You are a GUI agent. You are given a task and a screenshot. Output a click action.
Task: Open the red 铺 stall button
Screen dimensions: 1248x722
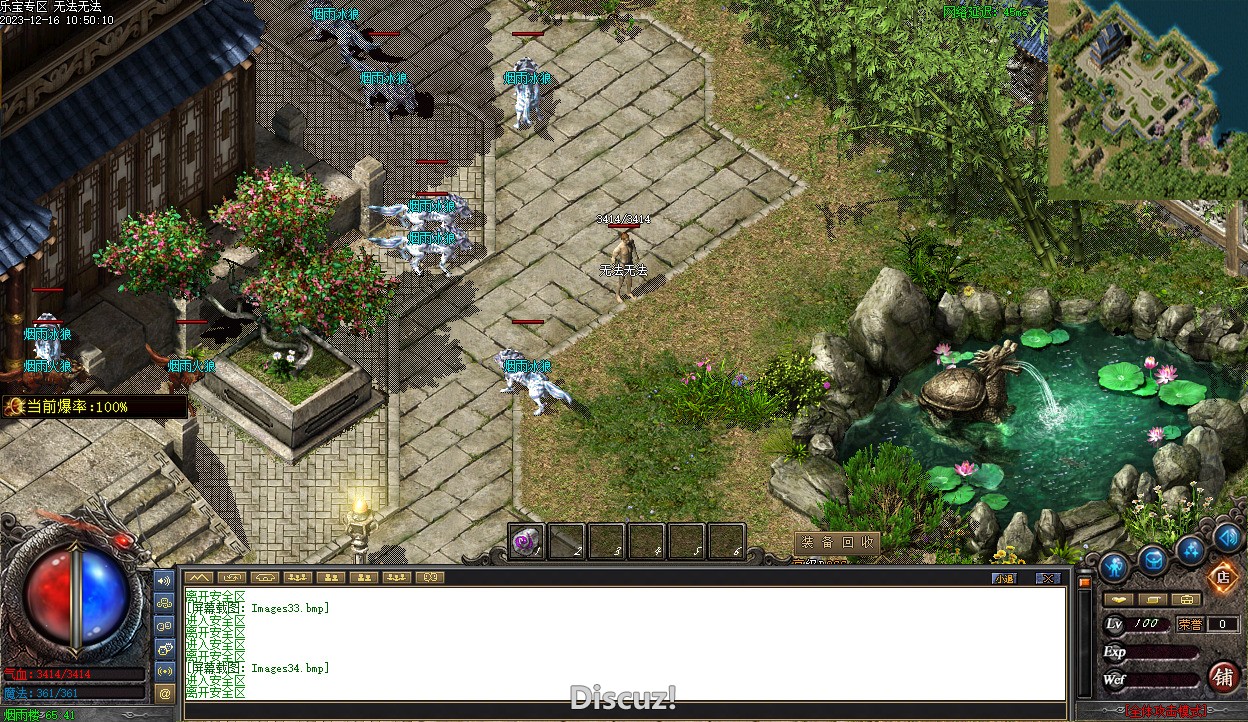1223,677
